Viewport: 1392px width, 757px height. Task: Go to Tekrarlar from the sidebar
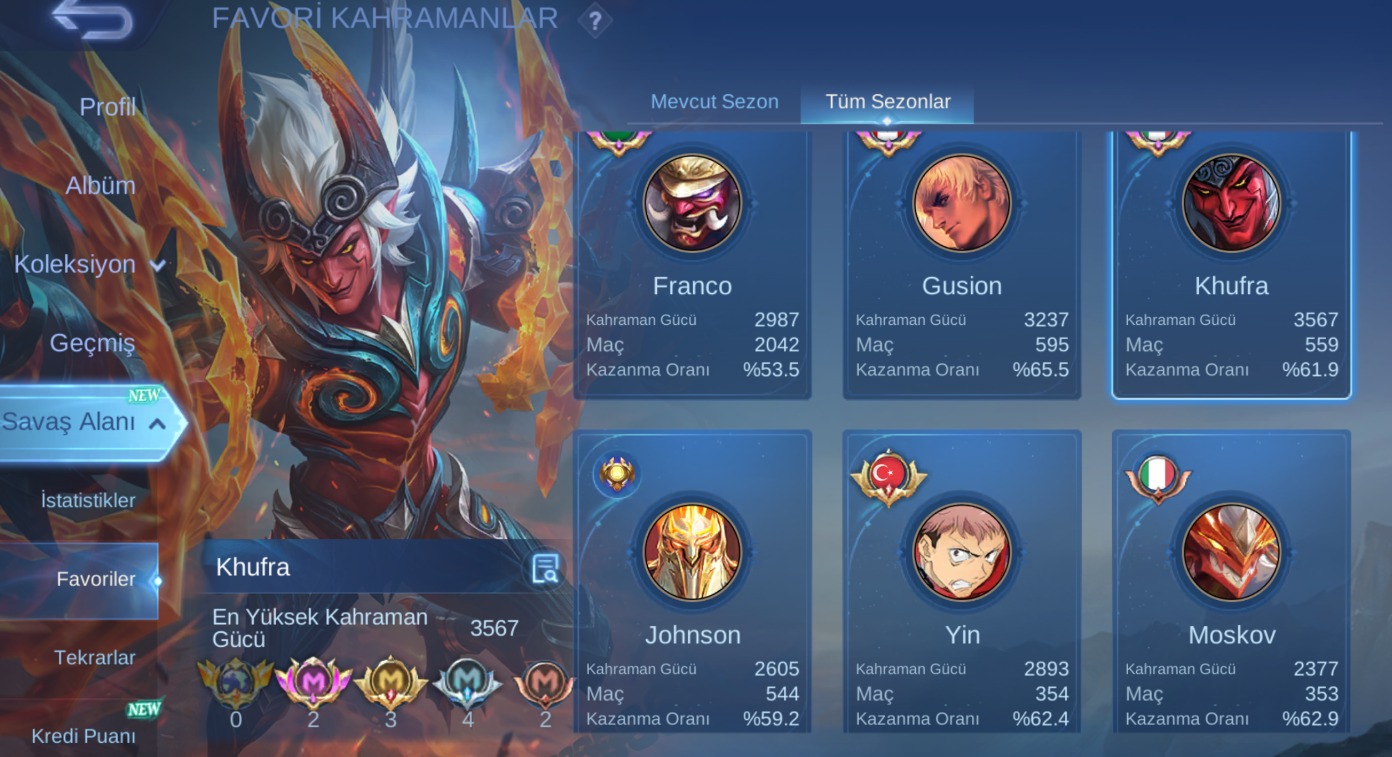point(97,657)
